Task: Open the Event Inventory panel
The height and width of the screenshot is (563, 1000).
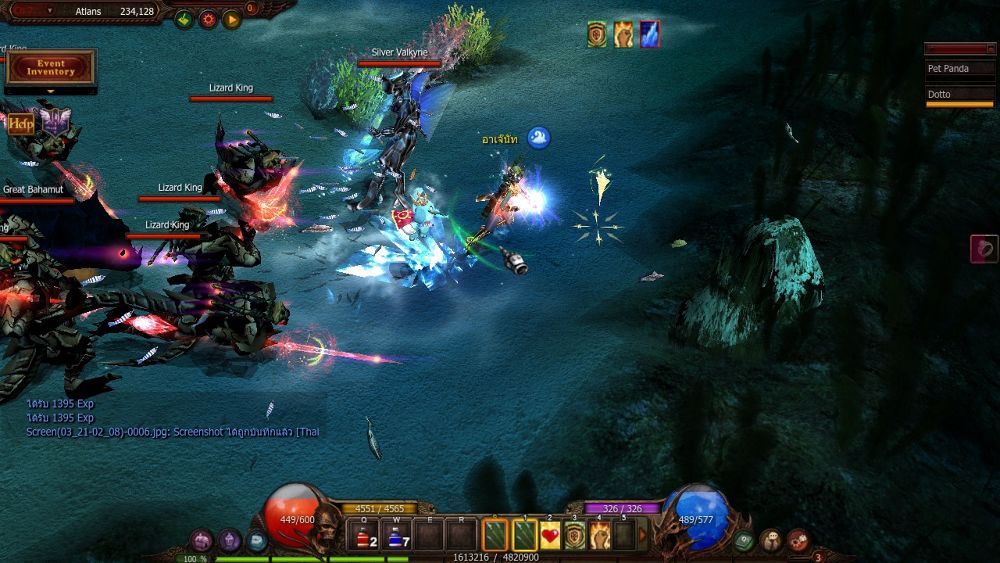Action: [x=50, y=67]
